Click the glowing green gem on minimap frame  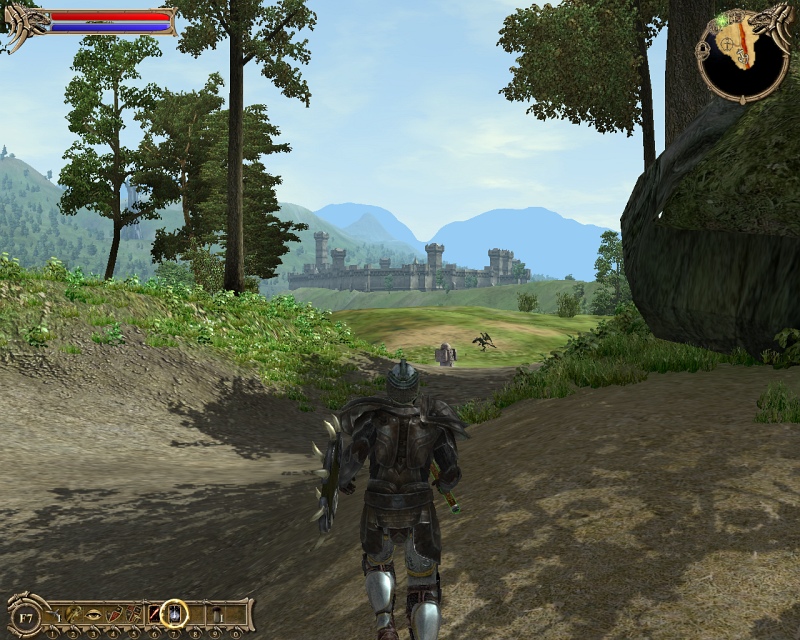pyautogui.click(x=721, y=22)
